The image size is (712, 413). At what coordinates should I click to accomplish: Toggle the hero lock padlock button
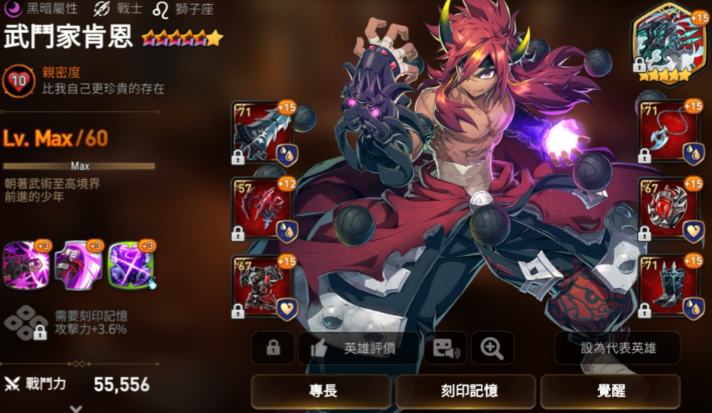coord(273,348)
